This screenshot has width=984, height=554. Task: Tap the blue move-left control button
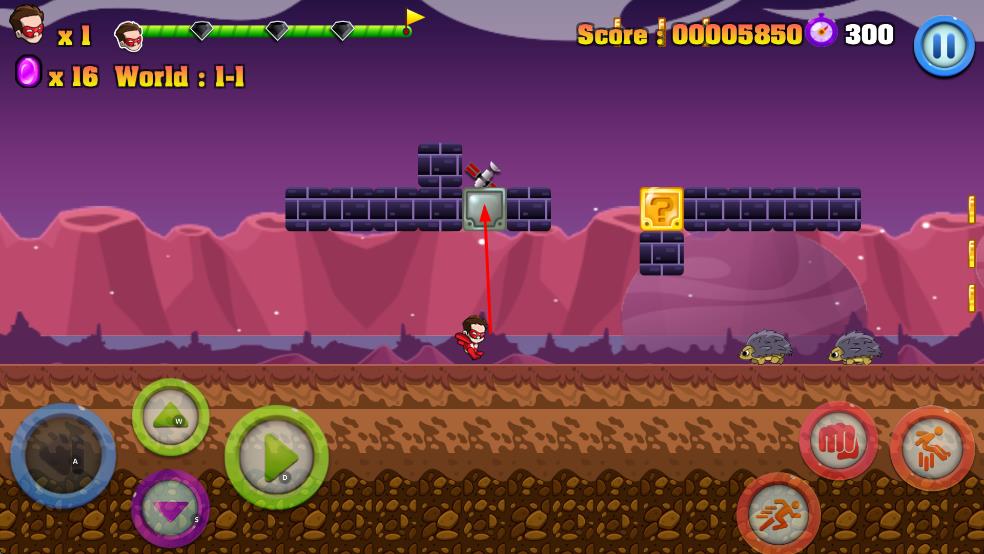pyautogui.click(x=63, y=456)
